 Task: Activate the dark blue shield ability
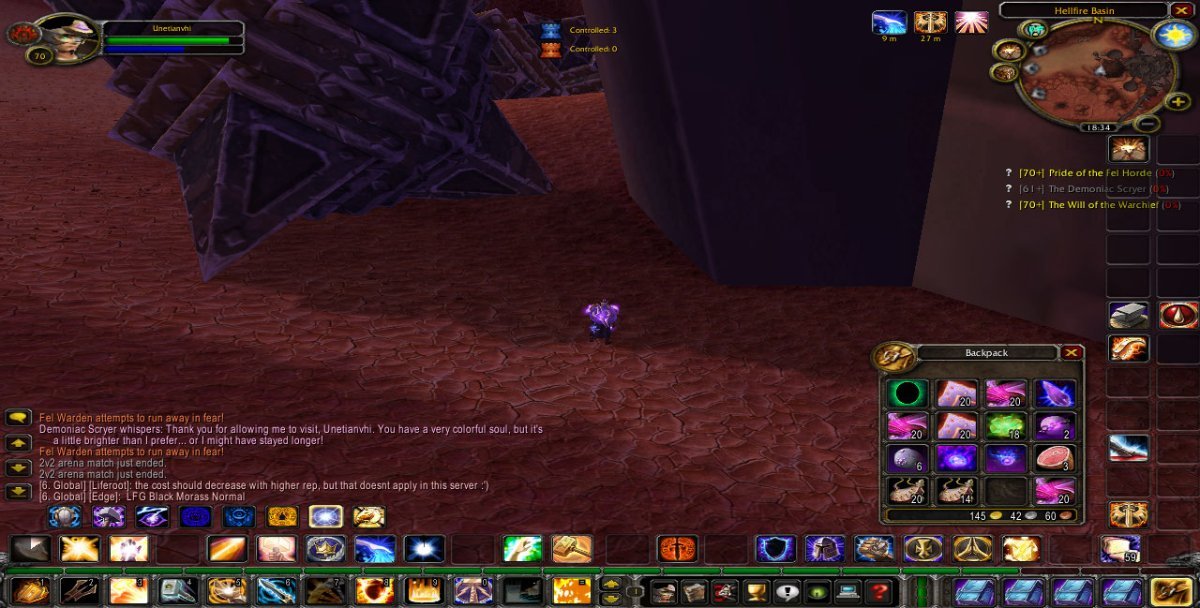point(774,549)
